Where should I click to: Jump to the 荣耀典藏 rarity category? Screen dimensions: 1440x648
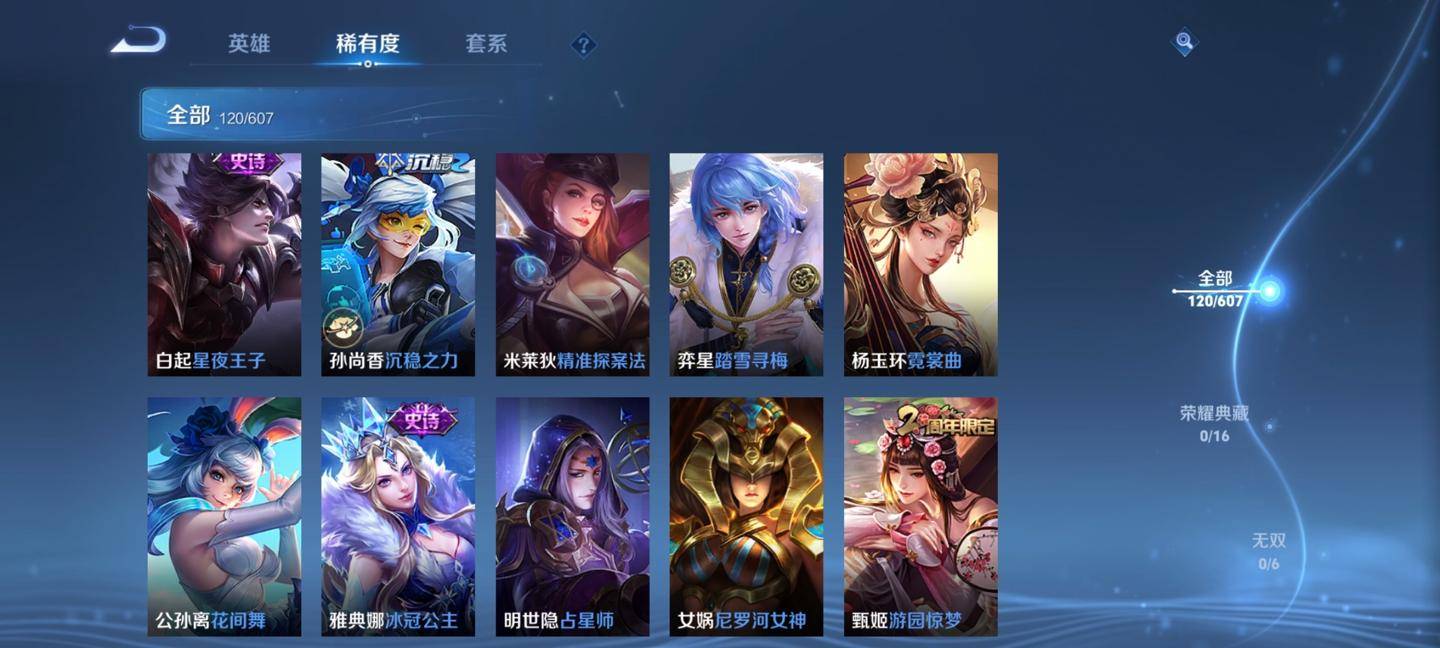tap(1214, 423)
